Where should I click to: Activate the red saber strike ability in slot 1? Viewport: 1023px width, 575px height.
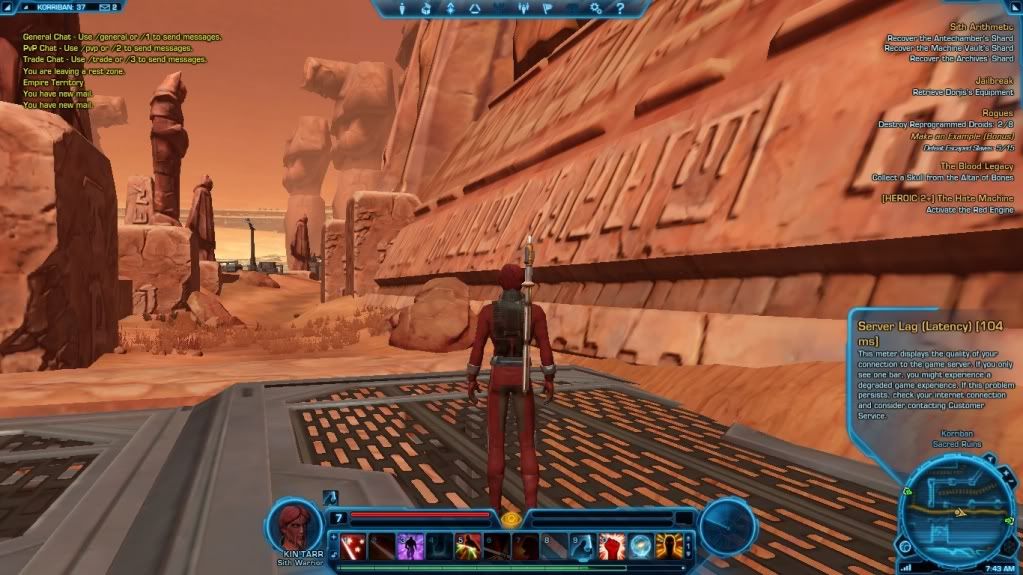(x=352, y=546)
